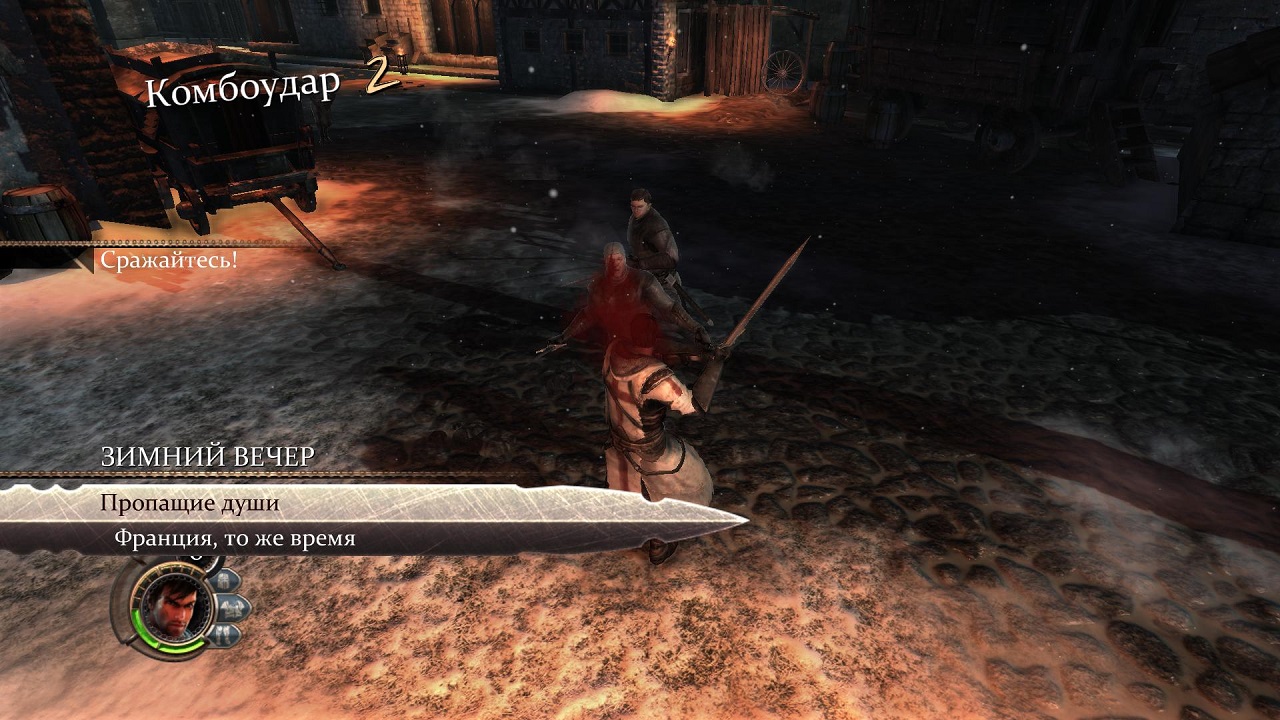Select the chest armor status icon
The width and height of the screenshot is (1280, 720).
[x=232, y=606]
